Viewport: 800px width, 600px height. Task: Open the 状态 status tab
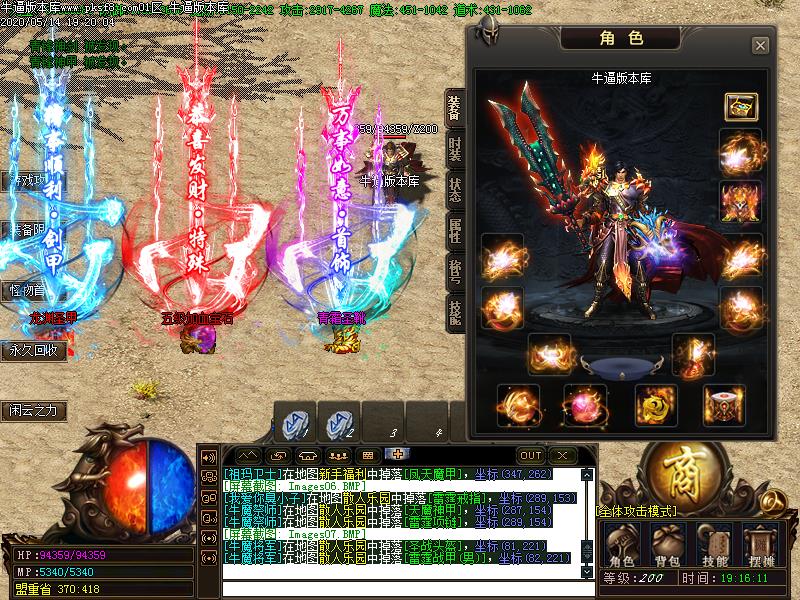coord(455,193)
